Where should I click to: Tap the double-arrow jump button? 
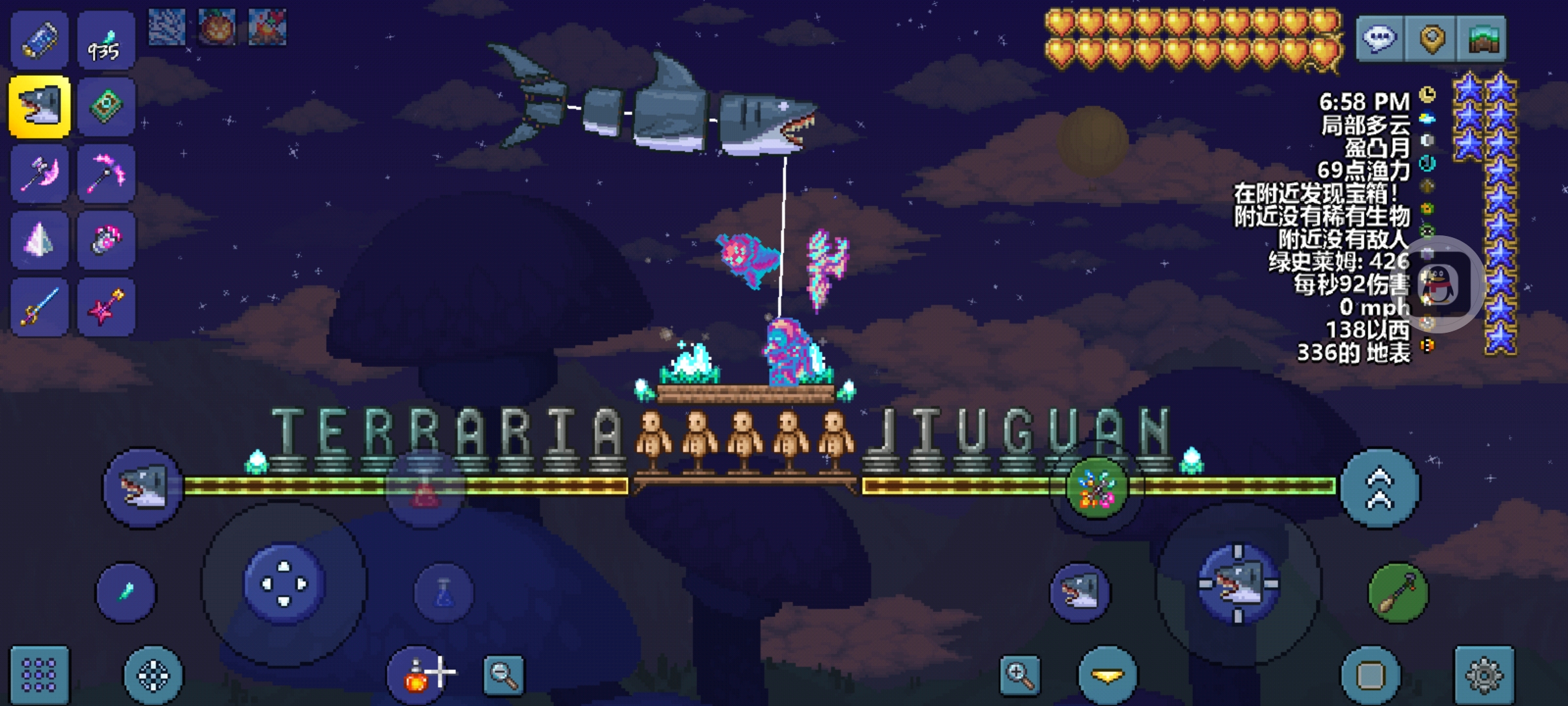coord(1379,488)
